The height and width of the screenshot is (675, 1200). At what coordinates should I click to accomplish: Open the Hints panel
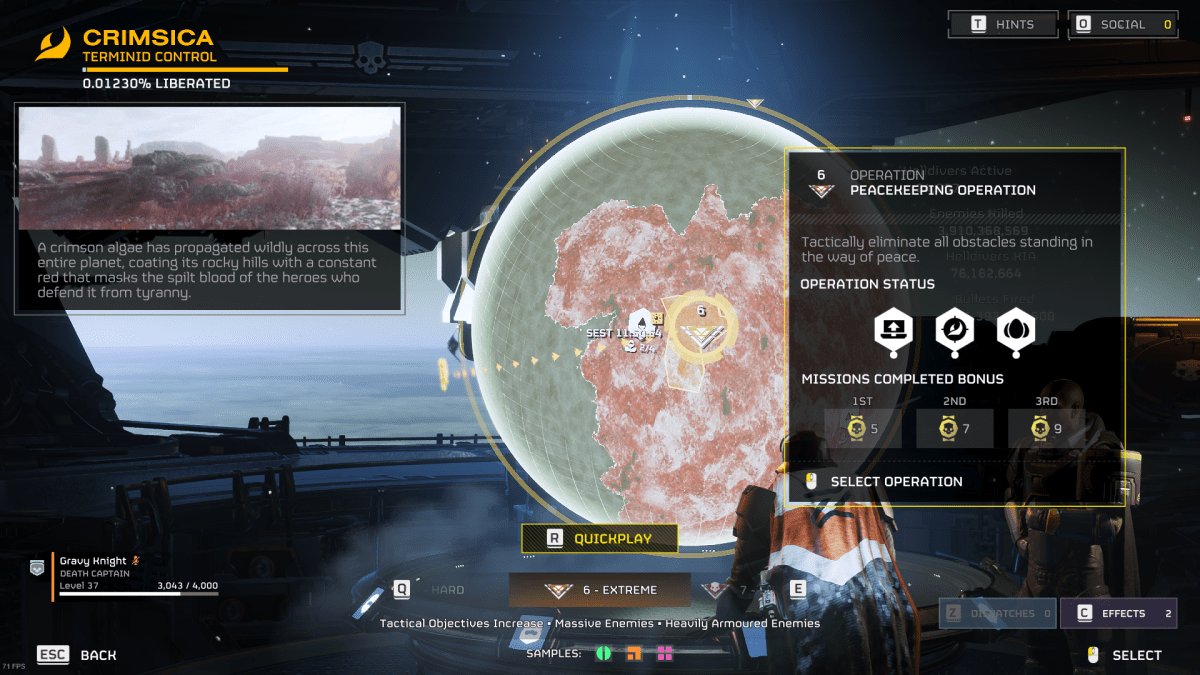coord(1003,25)
